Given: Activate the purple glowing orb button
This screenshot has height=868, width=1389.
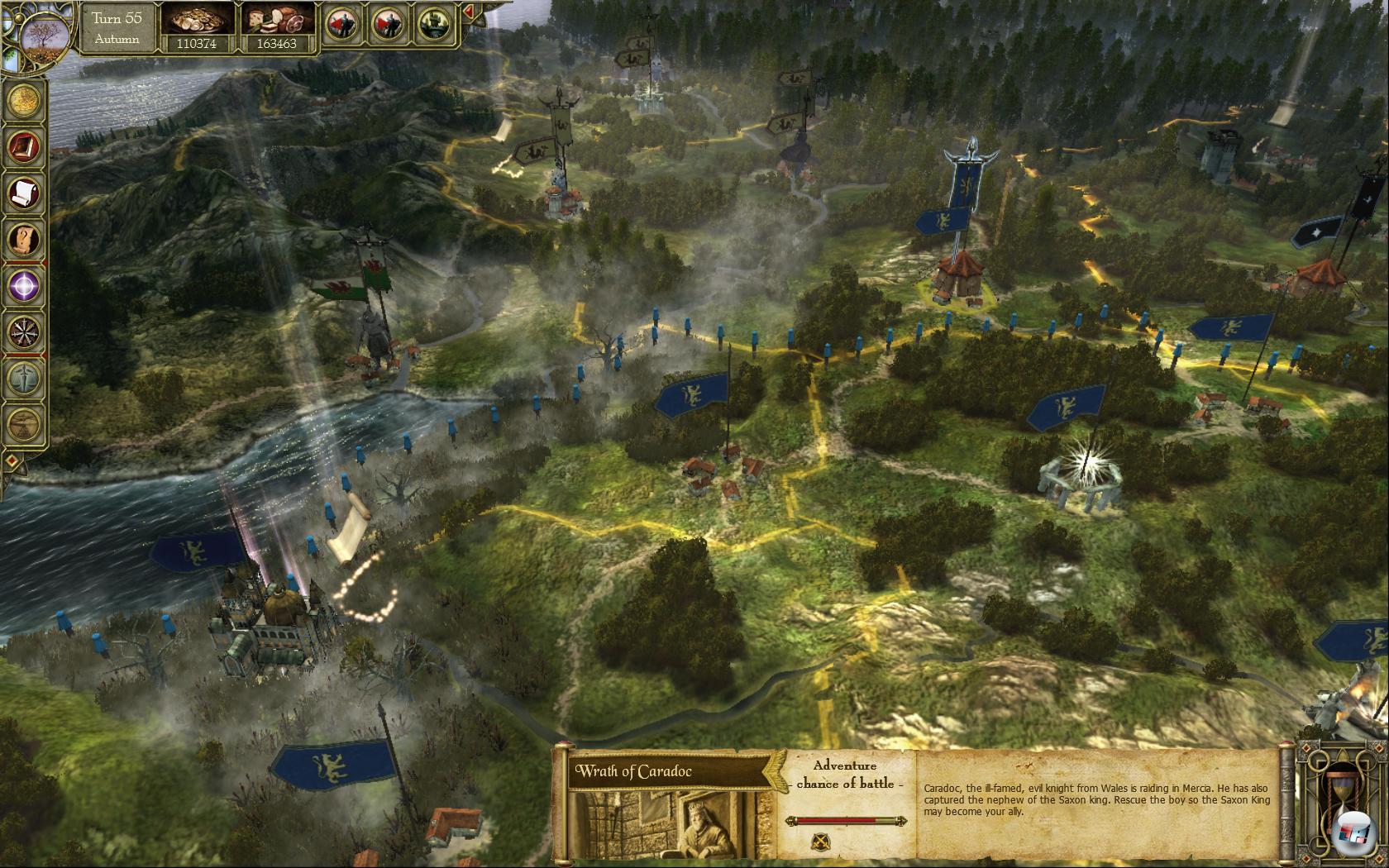Looking at the screenshot, I should [x=25, y=286].
